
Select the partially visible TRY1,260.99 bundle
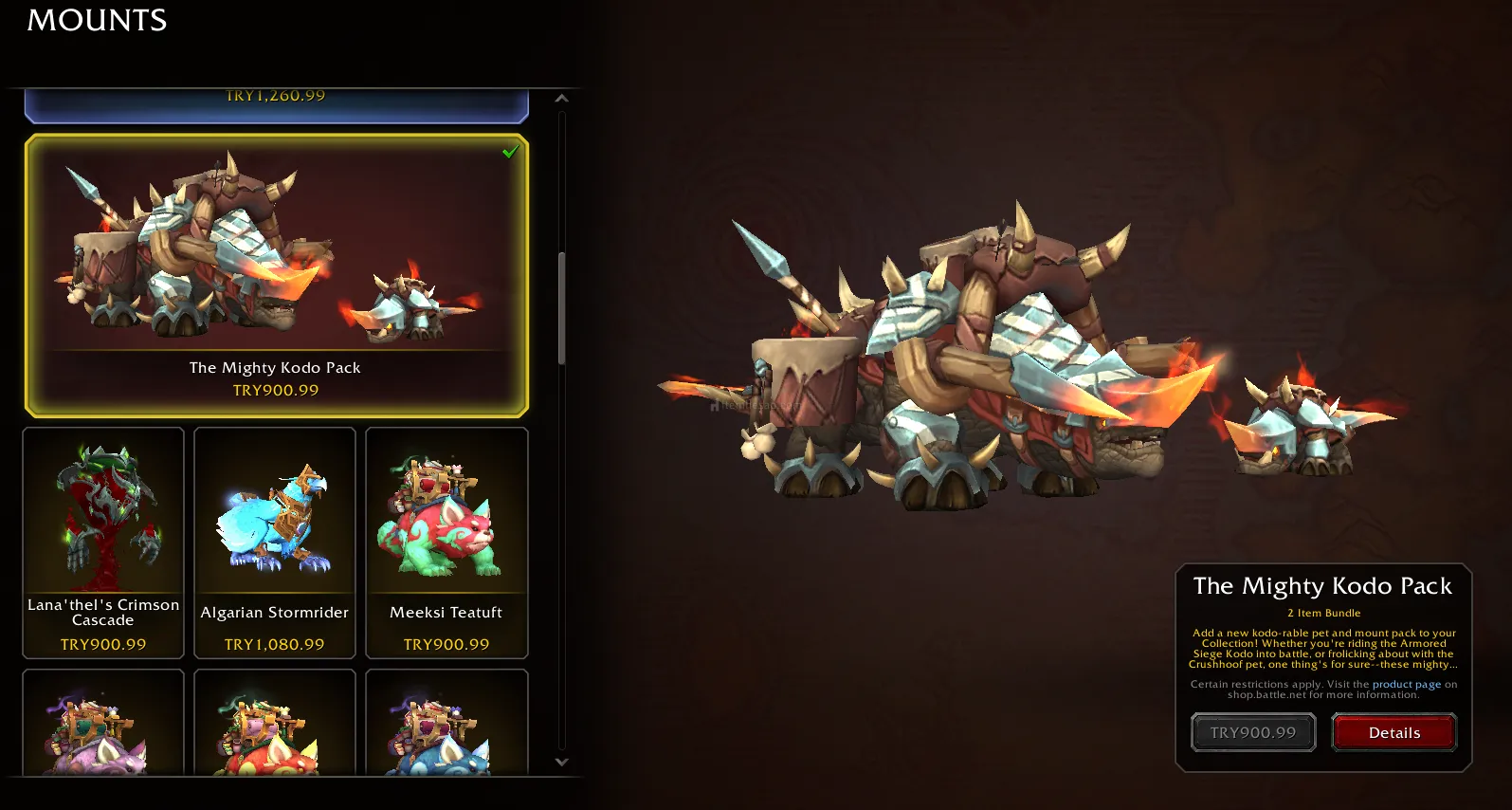(x=276, y=104)
